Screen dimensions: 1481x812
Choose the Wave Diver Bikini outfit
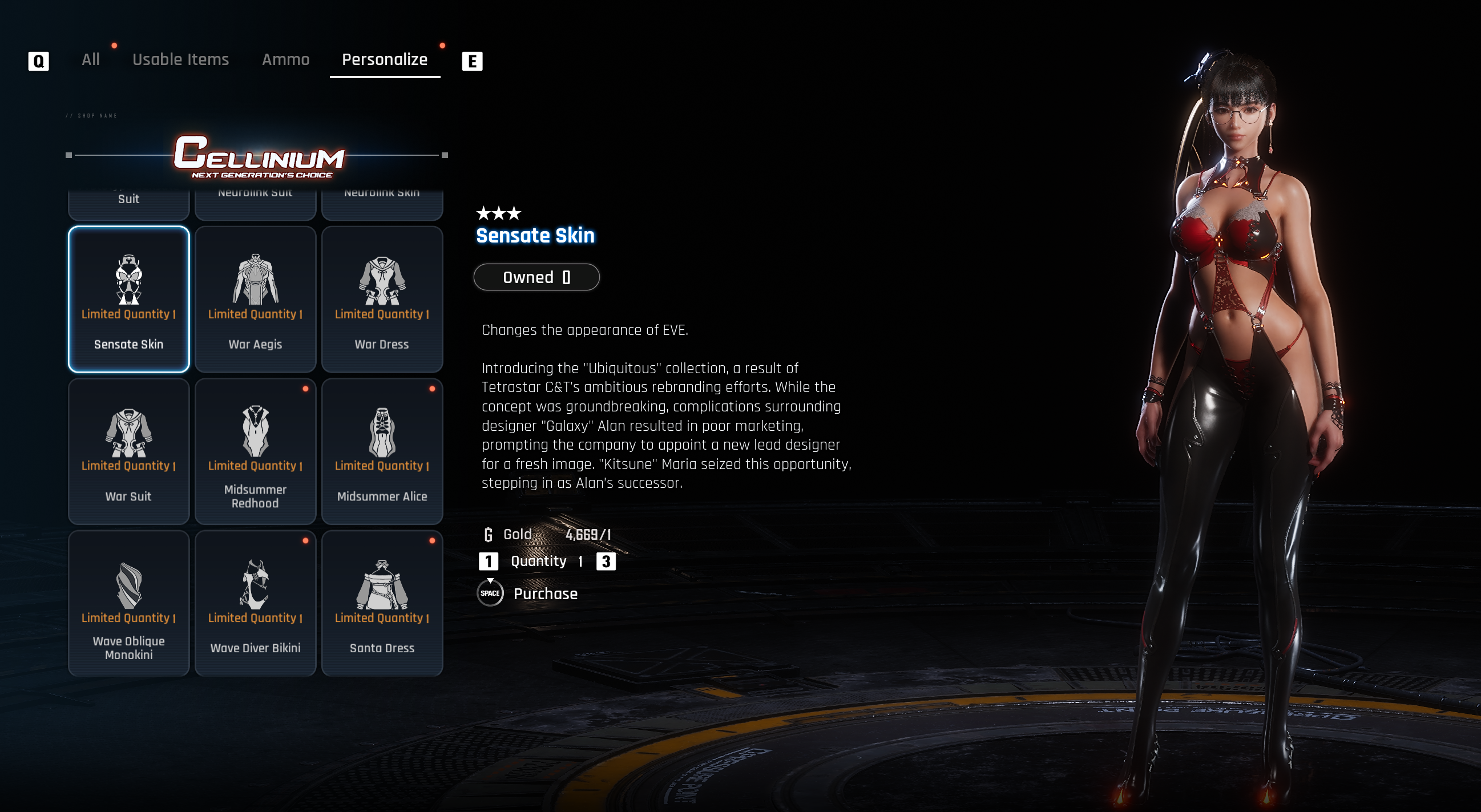click(255, 603)
